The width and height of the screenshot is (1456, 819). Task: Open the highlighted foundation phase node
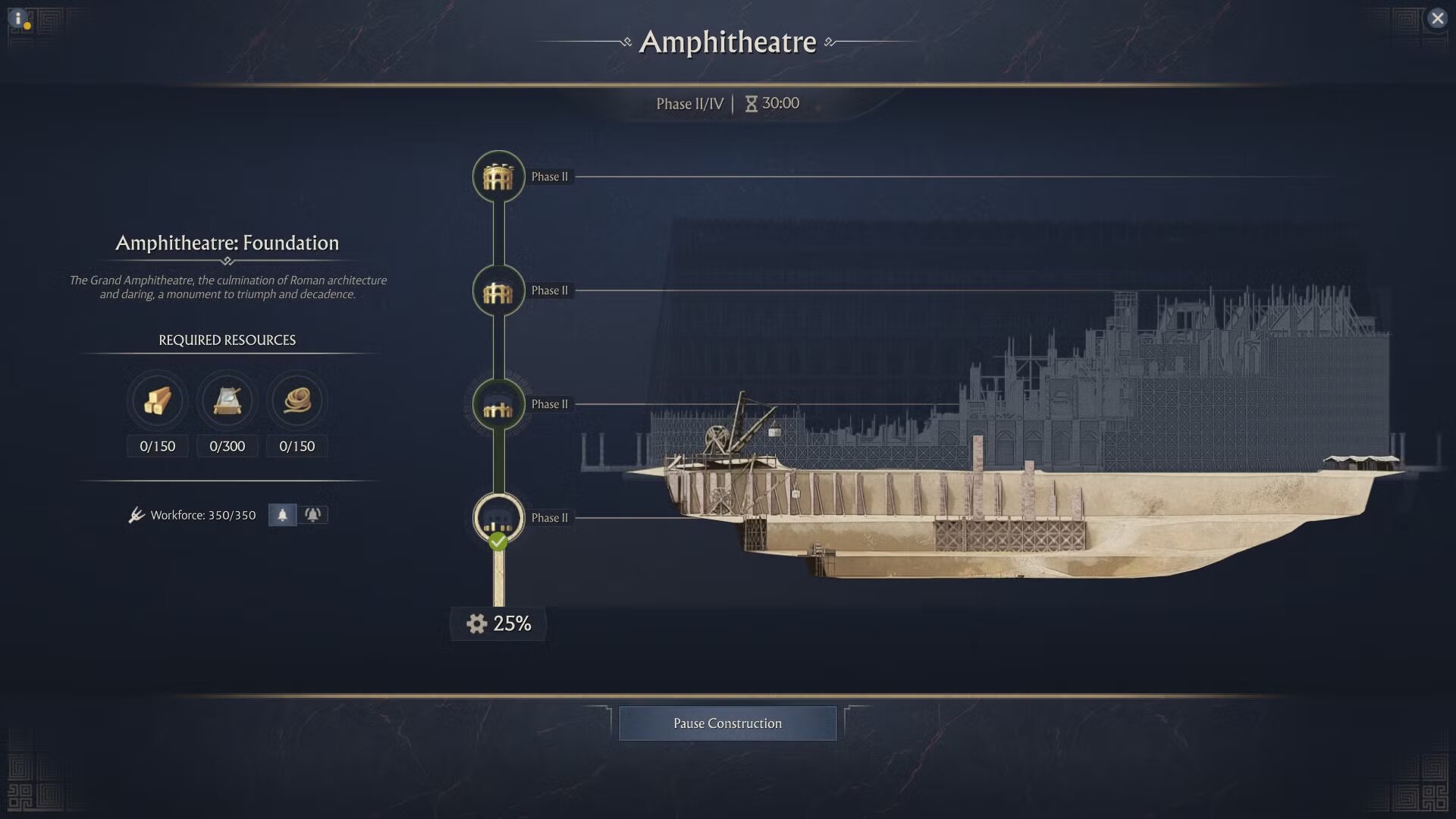pos(497,518)
